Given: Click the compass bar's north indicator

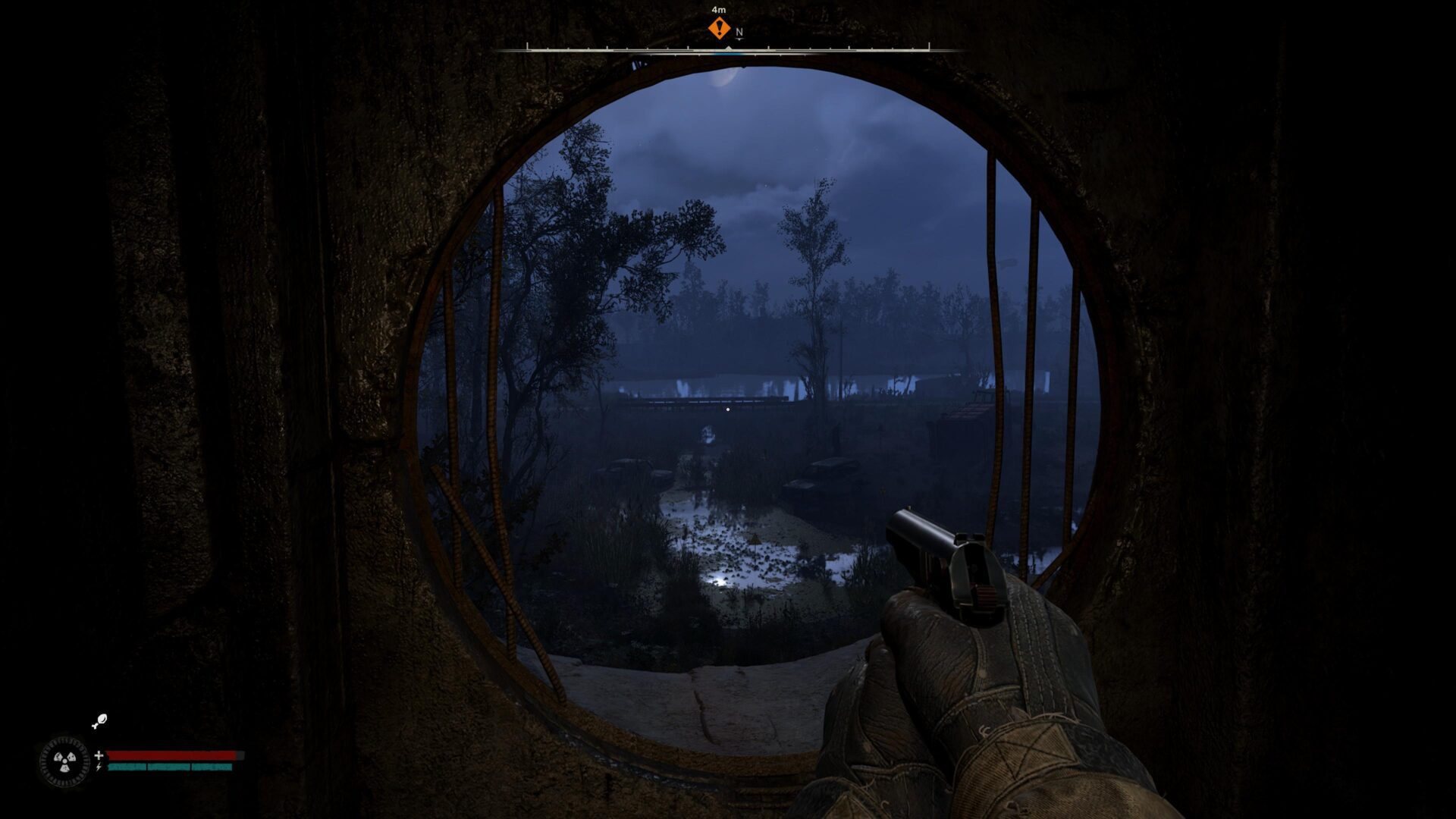Looking at the screenshot, I should [739, 33].
